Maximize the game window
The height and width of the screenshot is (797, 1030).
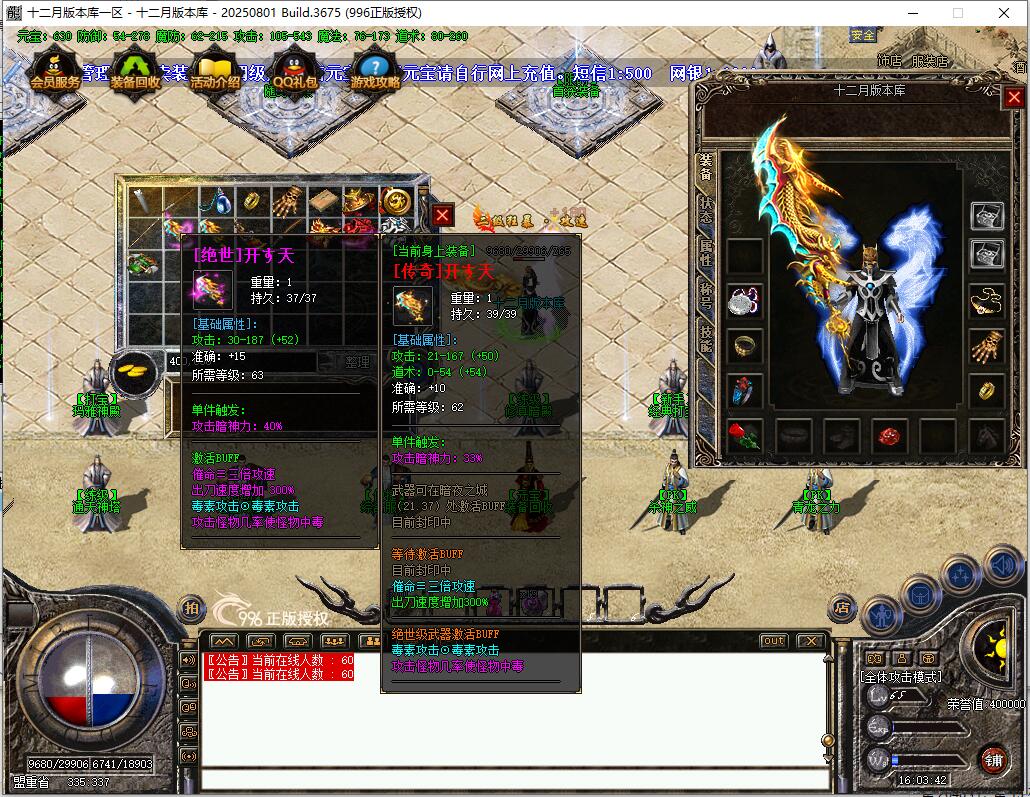[957, 13]
